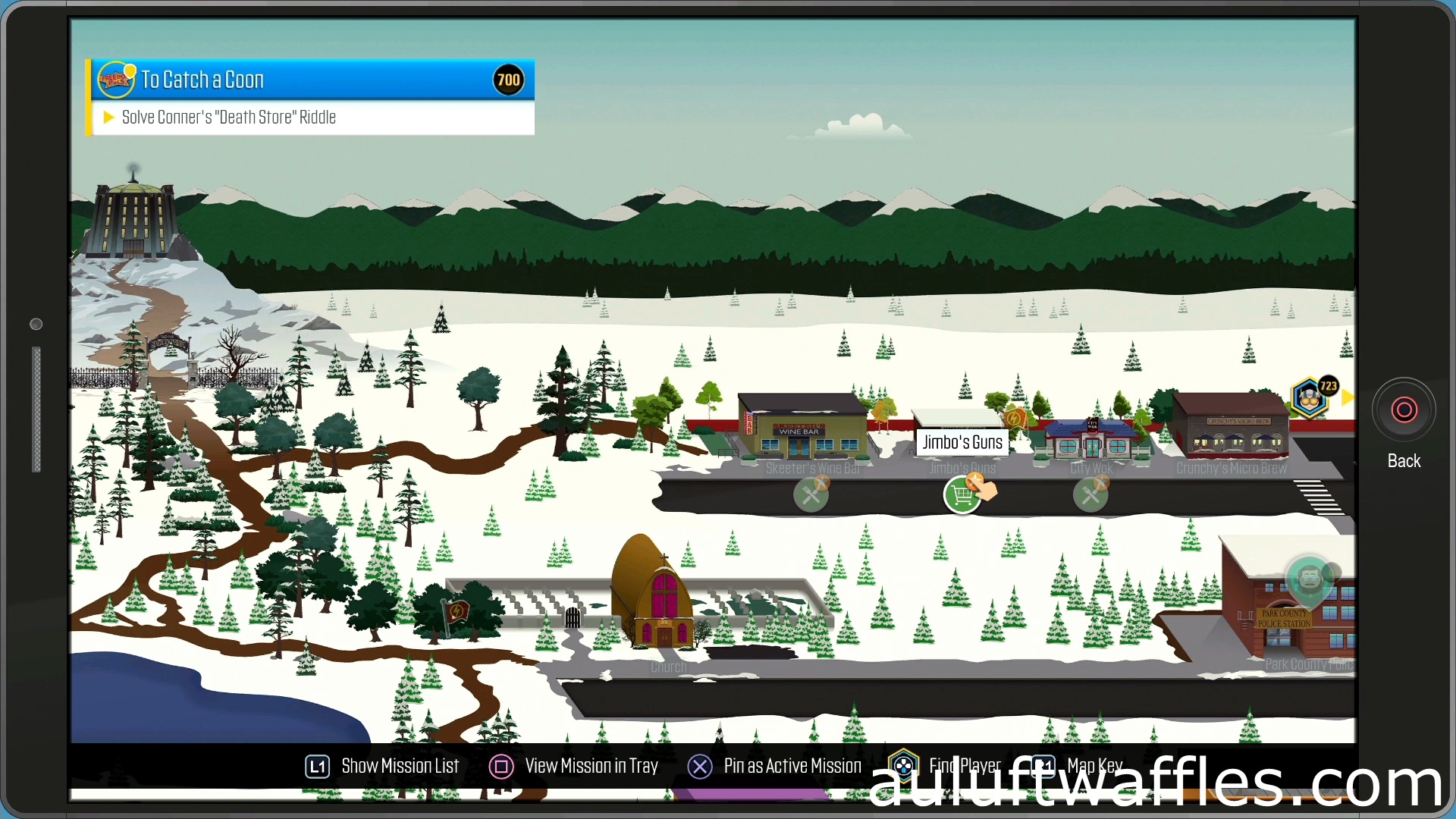The image size is (1456, 819).
Task: Click the fork-and-knife icon below City Wok
Action: tap(1090, 494)
